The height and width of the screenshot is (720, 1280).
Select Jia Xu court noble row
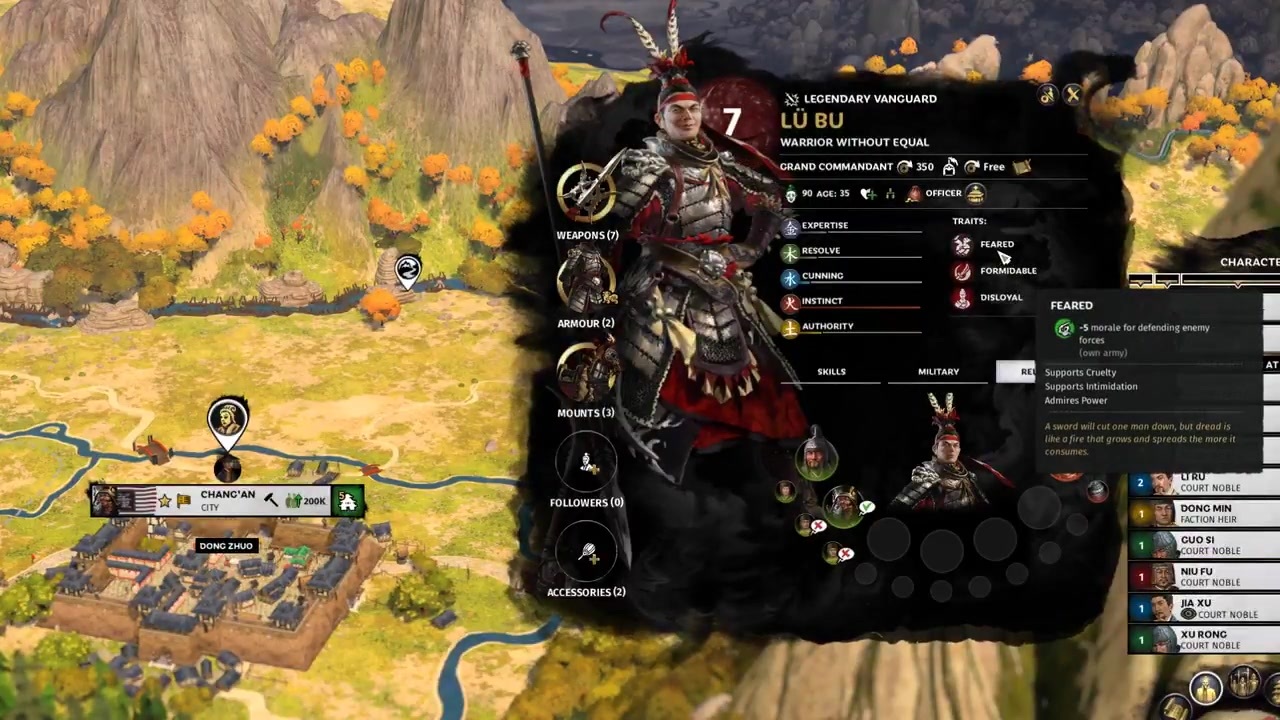1205,608
